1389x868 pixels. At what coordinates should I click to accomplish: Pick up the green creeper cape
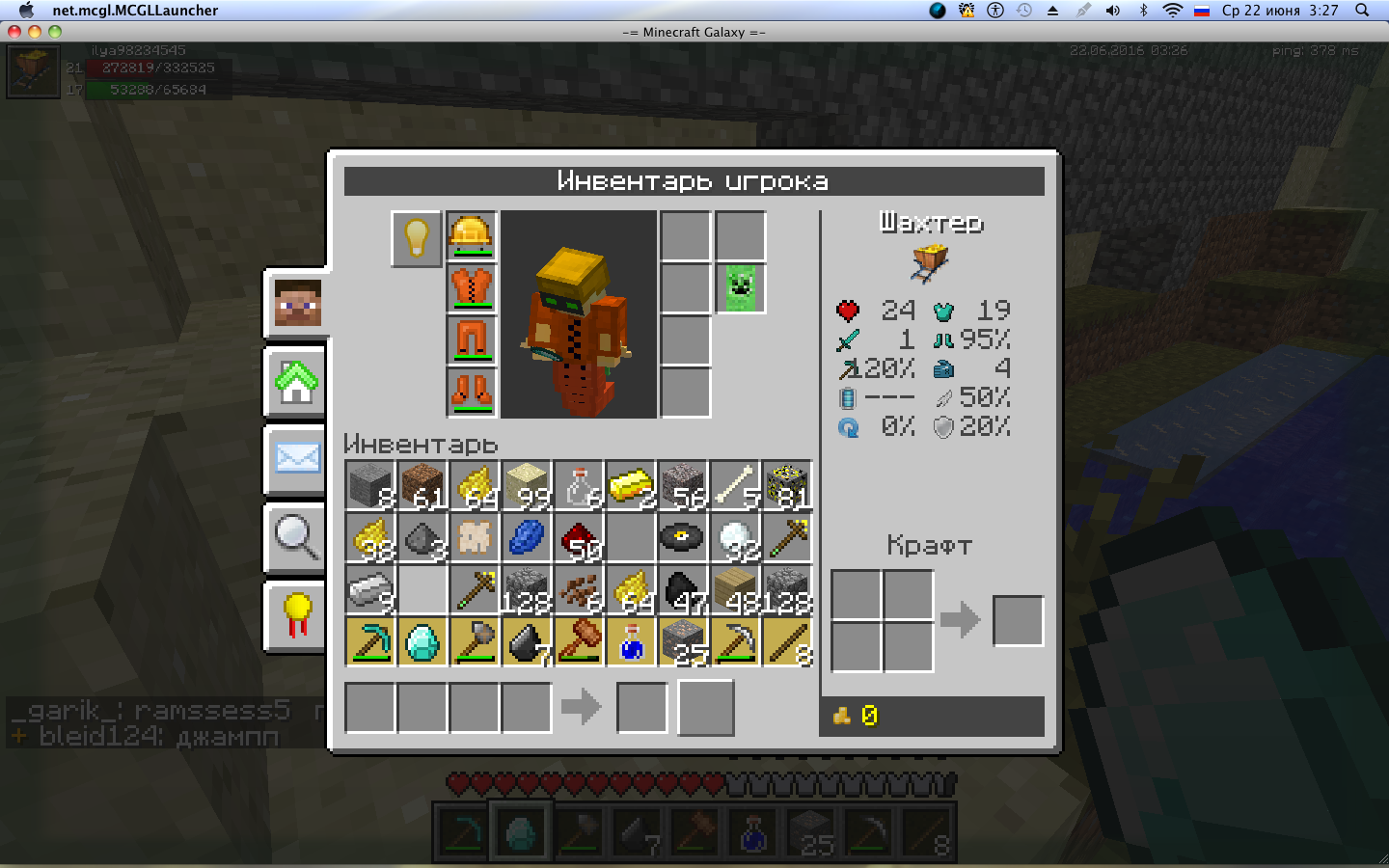pyautogui.click(x=741, y=288)
